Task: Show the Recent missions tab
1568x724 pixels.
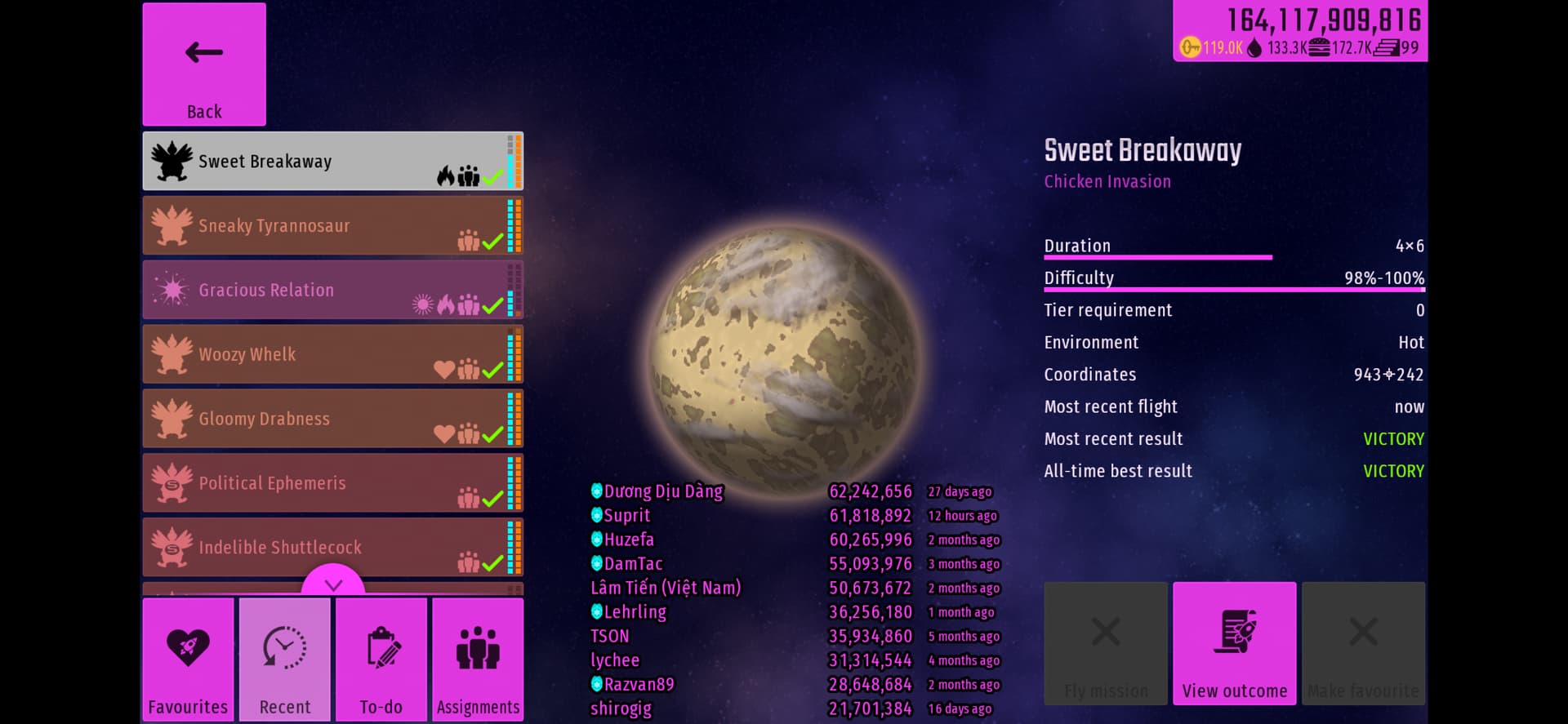Action: (x=285, y=660)
